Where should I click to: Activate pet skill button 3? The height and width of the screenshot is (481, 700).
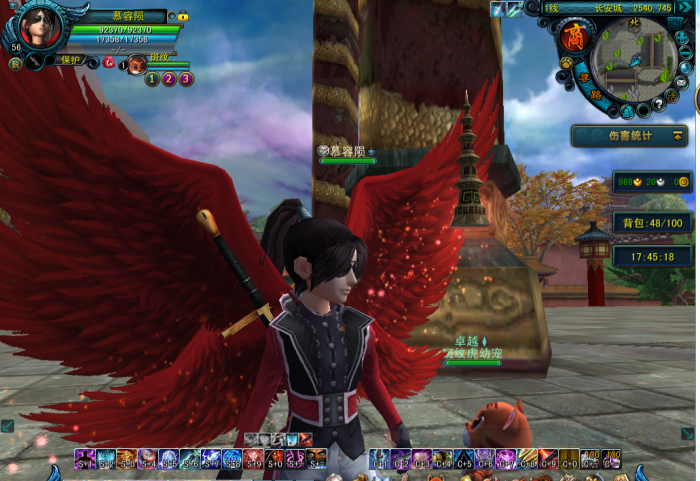(186, 79)
